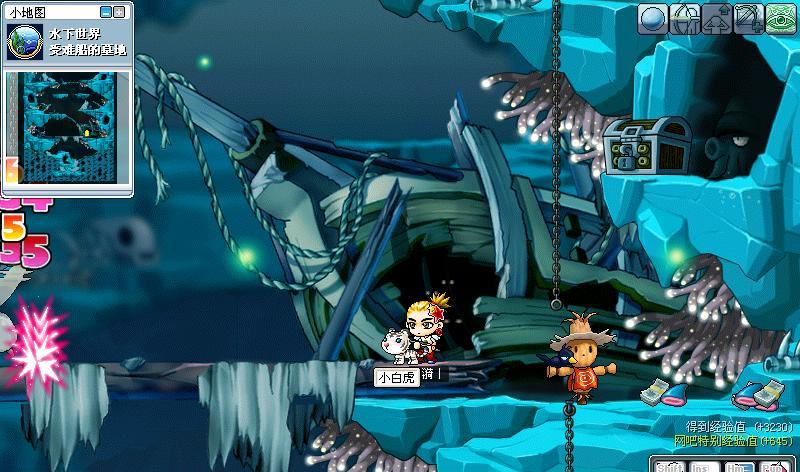Click the minimap's second title-bar button
The image size is (800, 472).
tap(122, 12)
